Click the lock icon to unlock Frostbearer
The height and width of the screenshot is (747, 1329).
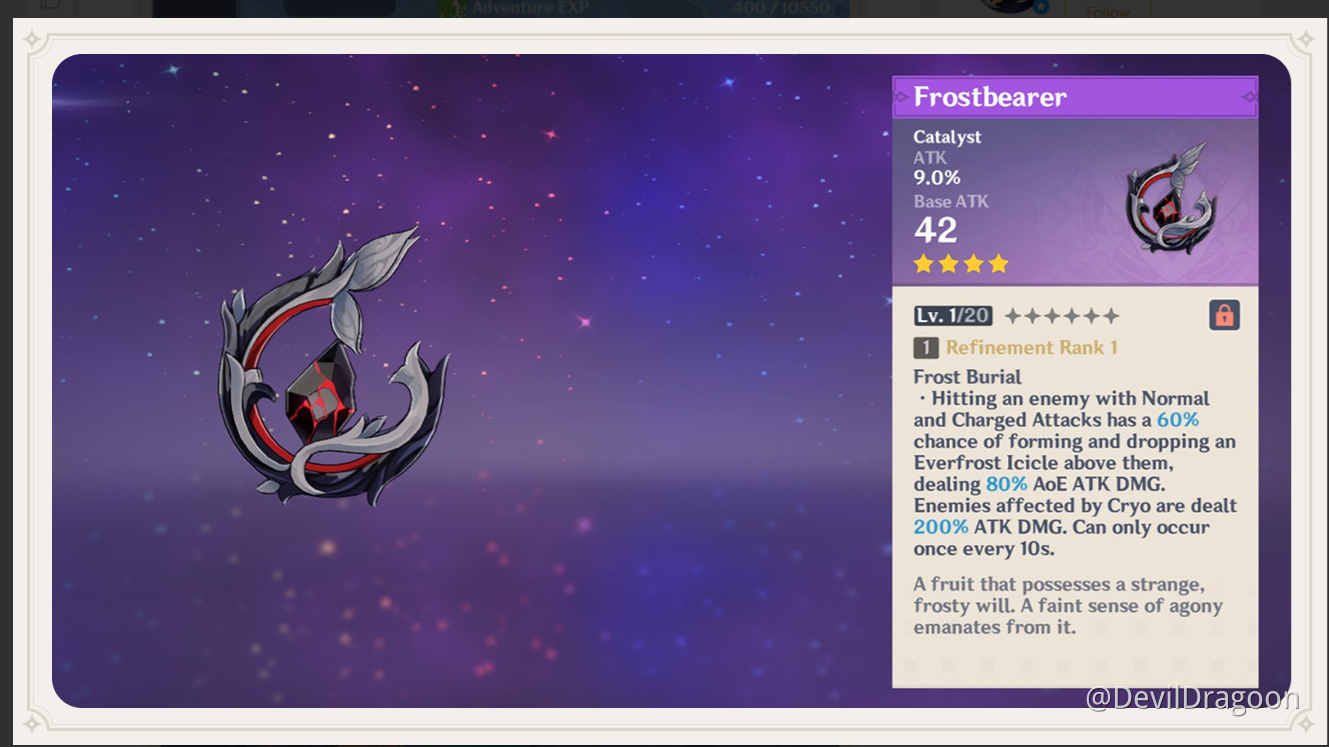pyautogui.click(x=1224, y=314)
